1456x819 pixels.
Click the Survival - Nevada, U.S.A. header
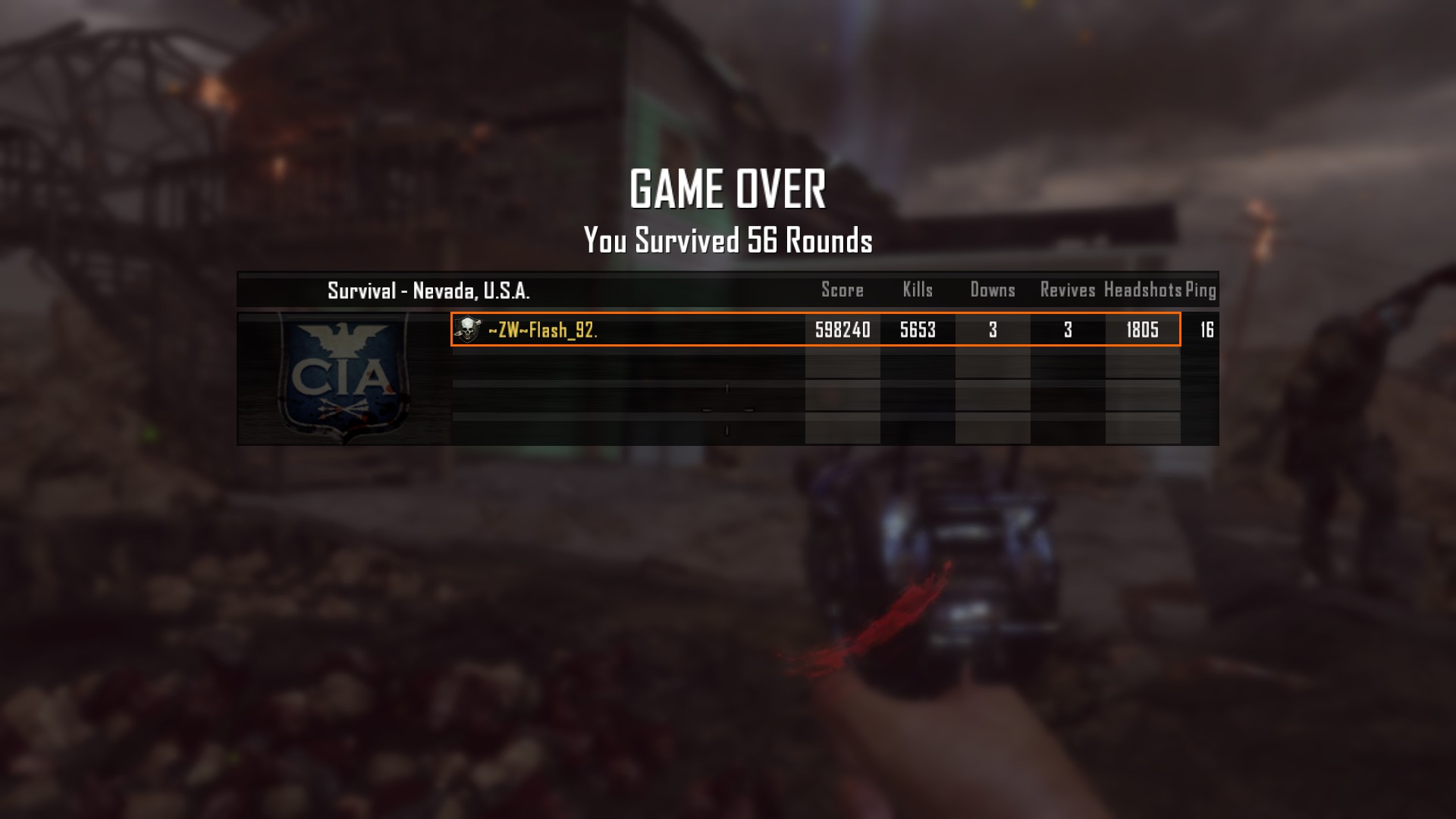coord(429,290)
